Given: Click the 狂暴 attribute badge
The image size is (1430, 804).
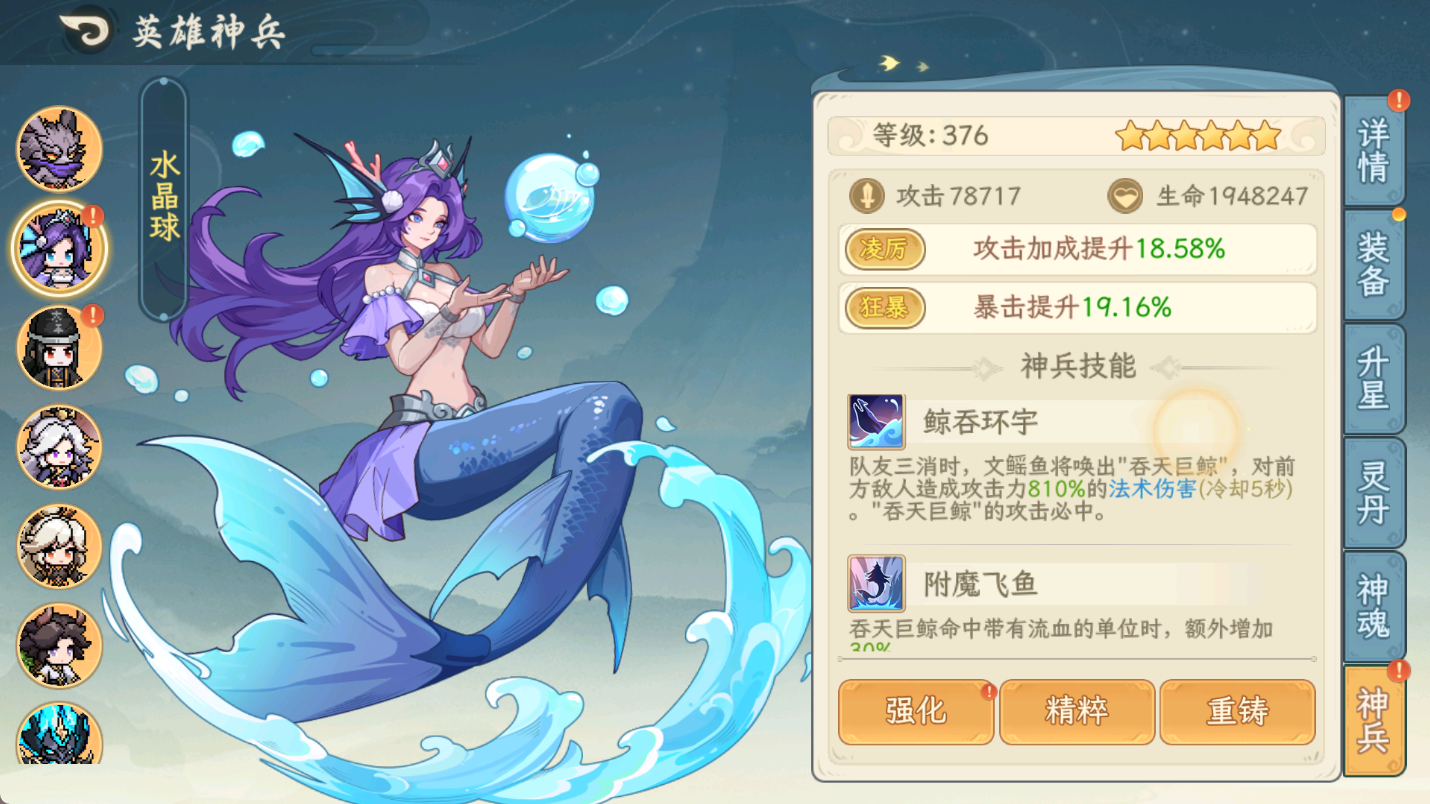Looking at the screenshot, I should (x=884, y=308).
